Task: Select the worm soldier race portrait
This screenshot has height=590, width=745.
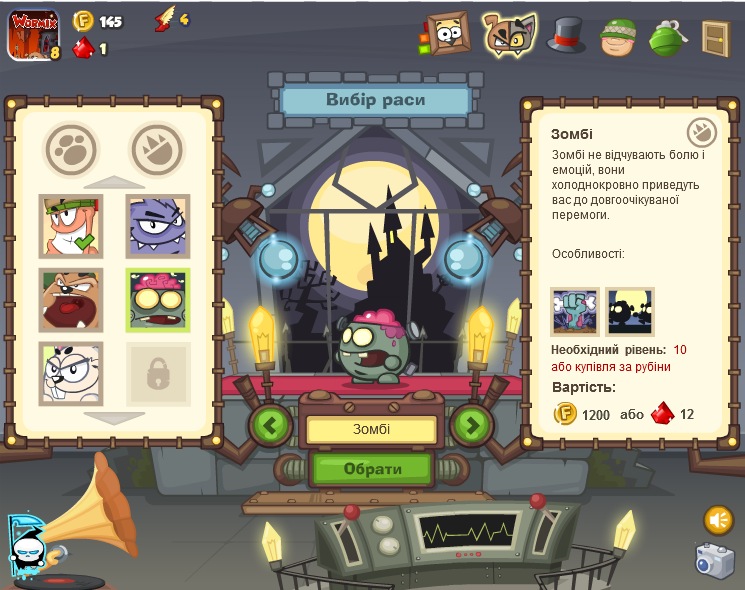Action: click(70, 226)
